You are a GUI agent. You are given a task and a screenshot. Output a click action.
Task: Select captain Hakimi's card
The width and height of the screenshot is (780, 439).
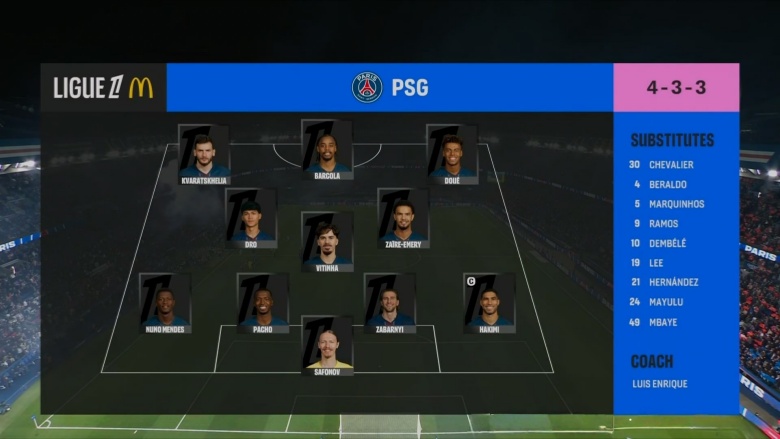click(490, 303)
